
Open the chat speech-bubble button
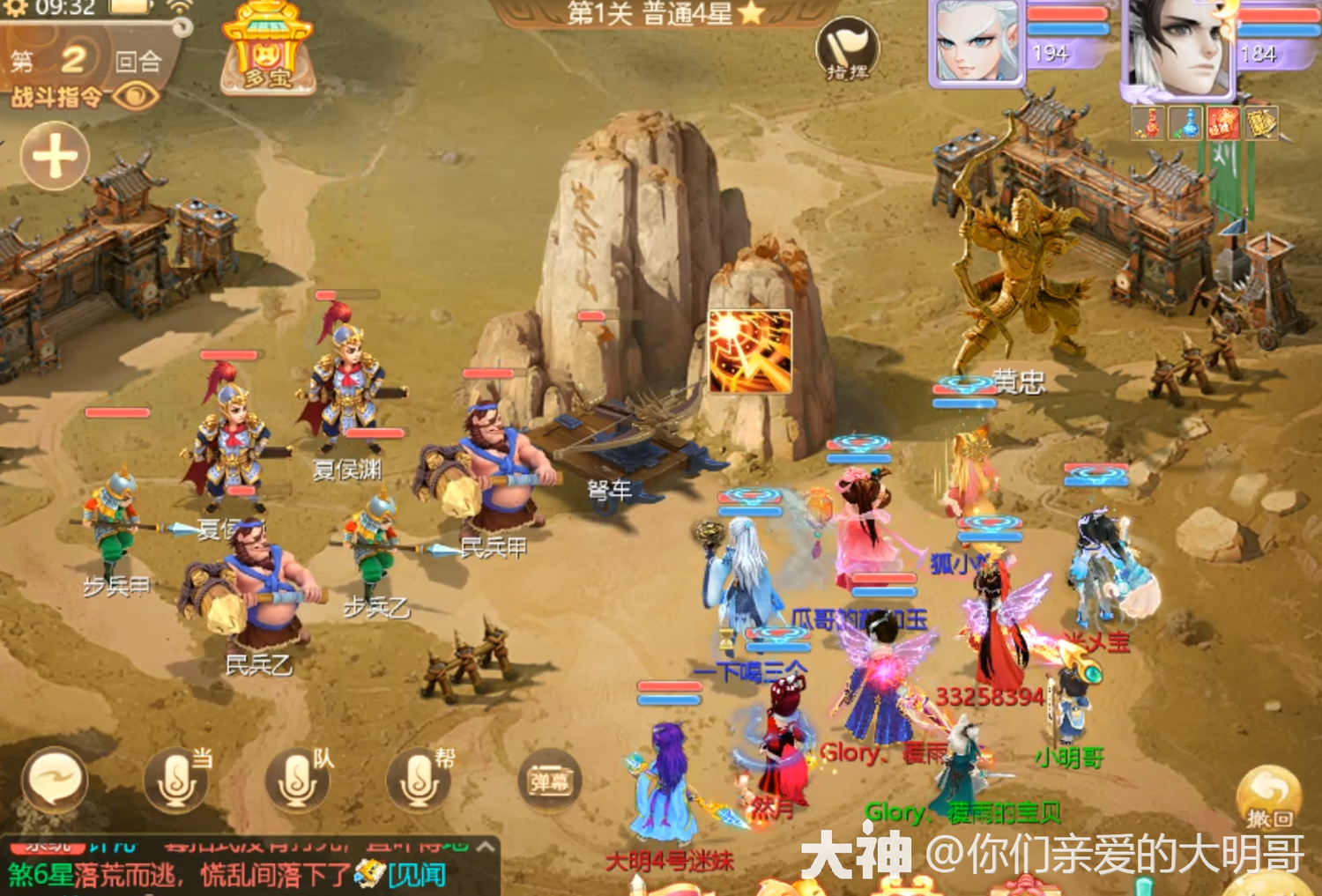point(55,781)
